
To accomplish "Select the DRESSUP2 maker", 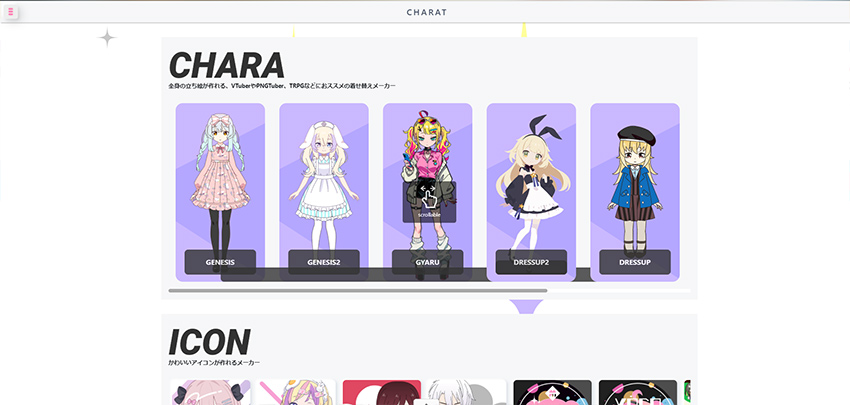I will (x=531, y=262).
